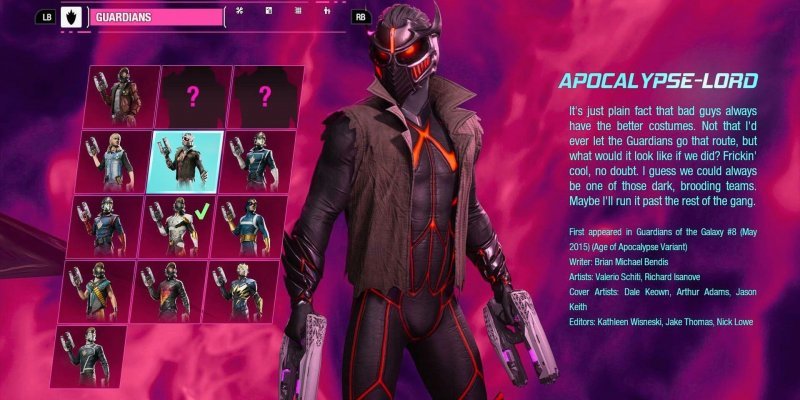
Task: Switch to the pinwheel icon tab
Action: click(239, 12)
